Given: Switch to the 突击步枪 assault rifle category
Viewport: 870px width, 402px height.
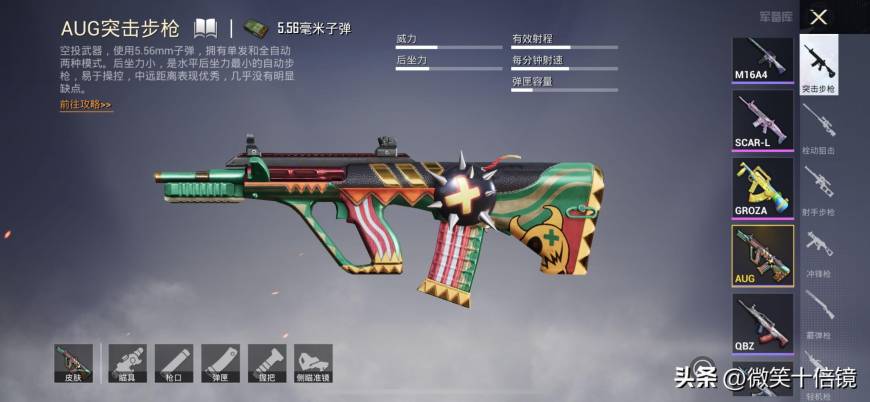Looking at the screenshot, I should pos(819,64).
